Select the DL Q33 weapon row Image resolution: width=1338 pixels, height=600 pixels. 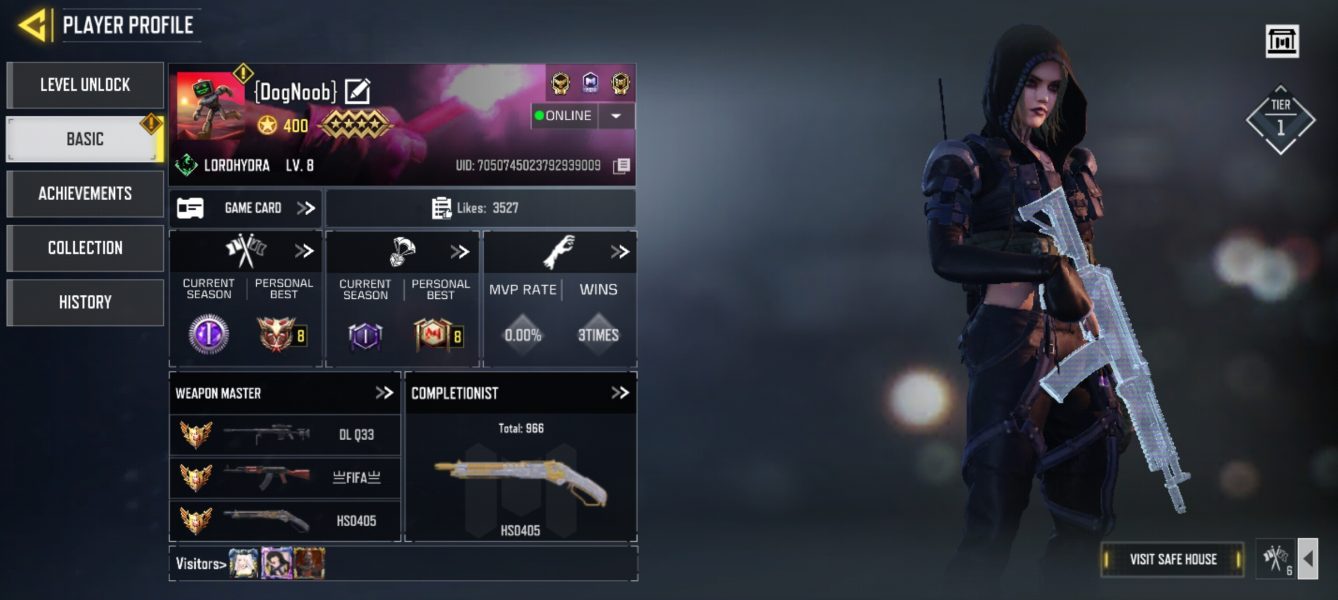286,435
